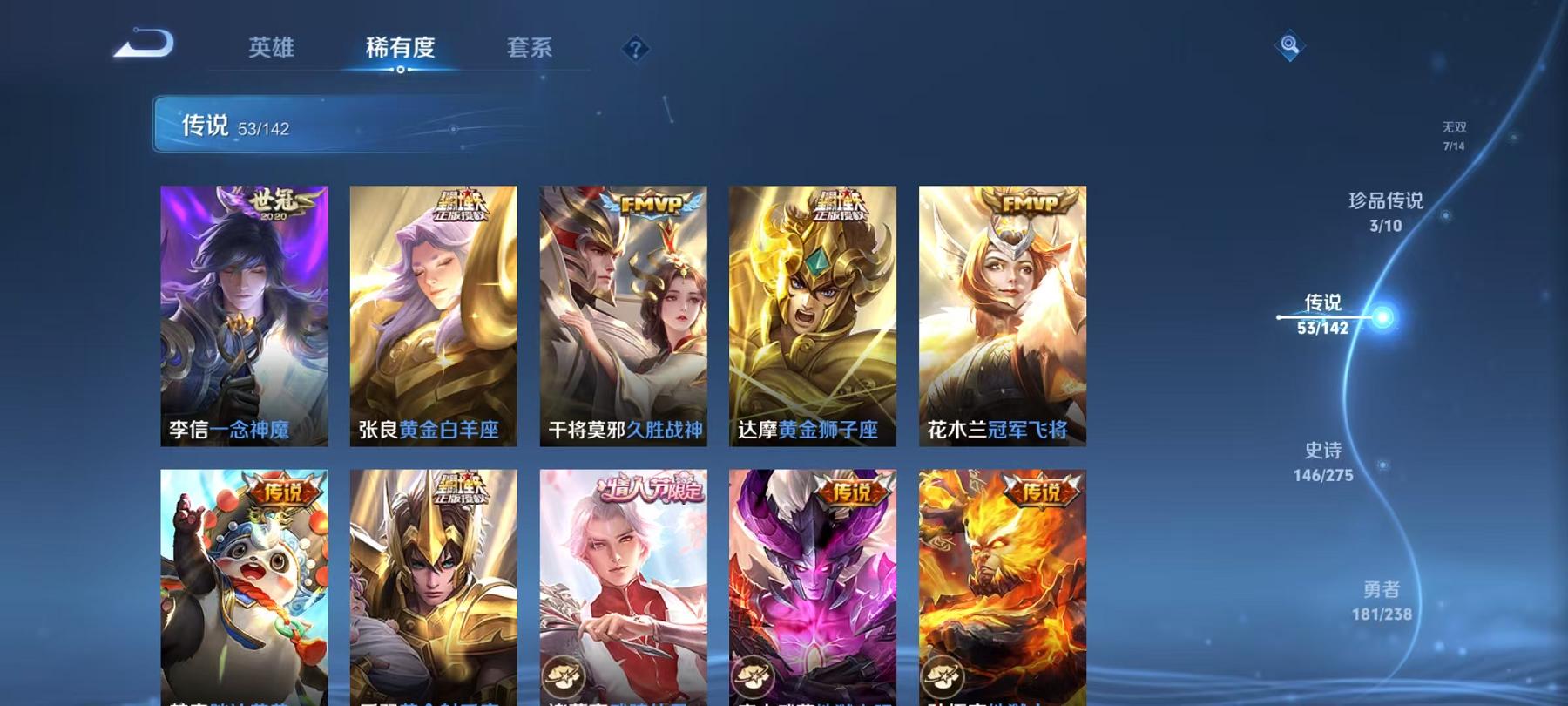Switch to the 英雄 tab
Viewport: 1568px width, 706px height.
point(271,50)
